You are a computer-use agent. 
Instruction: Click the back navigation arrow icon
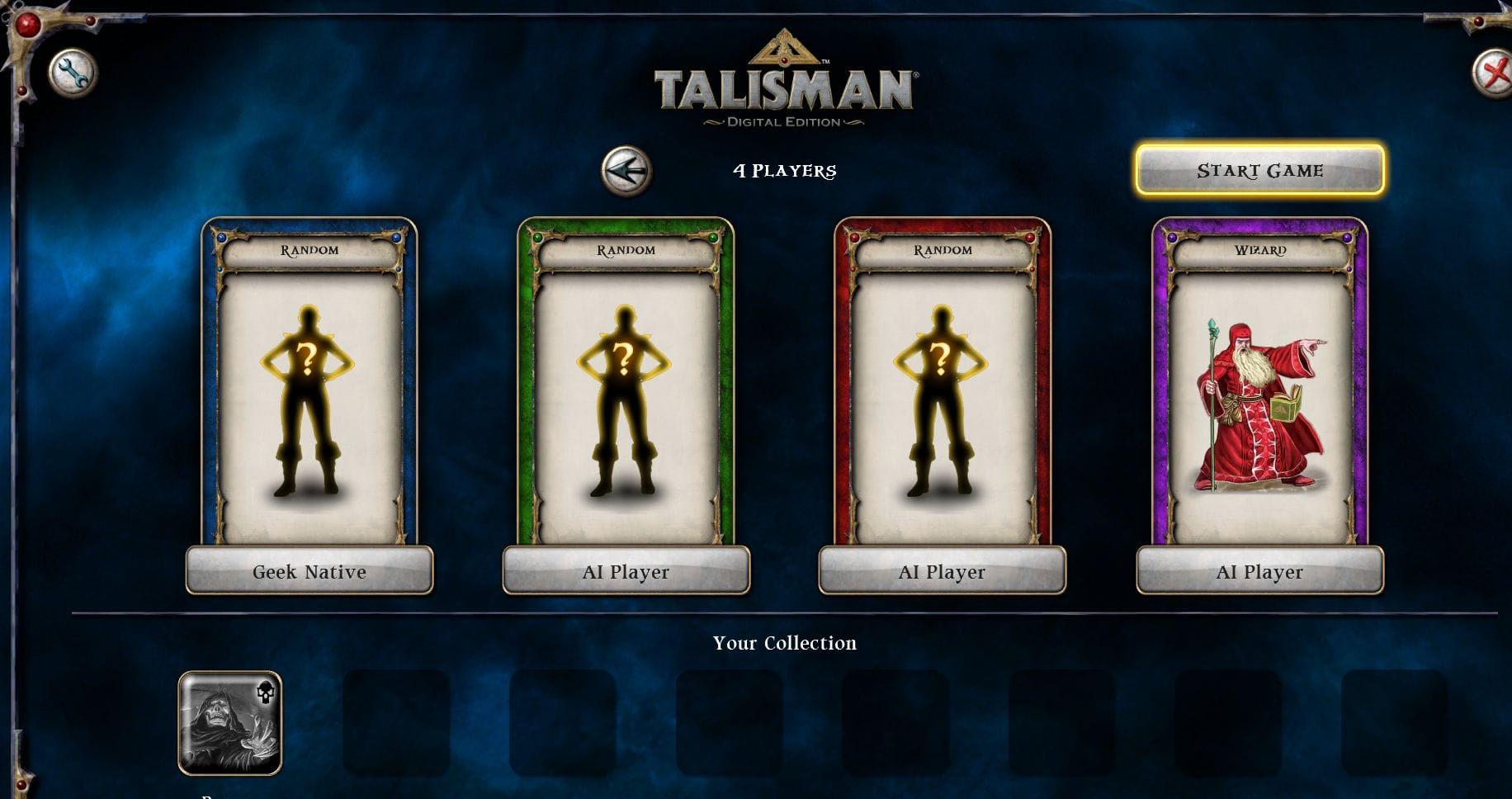click(625, 169)
